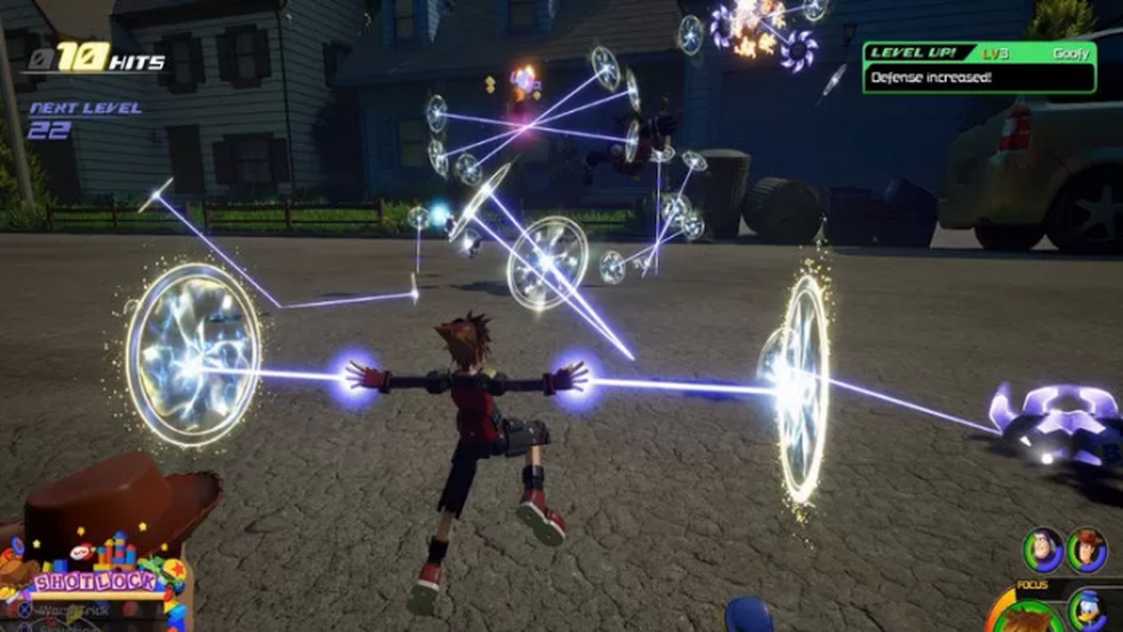Image resolution: width=1123 pixels, height=632 pixels.
Task: Click the Goofy Level Up notification
Action: pos(978,66)
